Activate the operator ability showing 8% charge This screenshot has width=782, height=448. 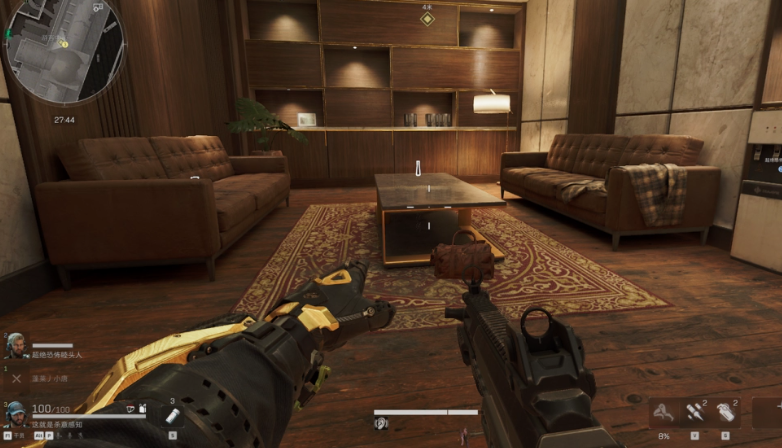click(663, 412)
